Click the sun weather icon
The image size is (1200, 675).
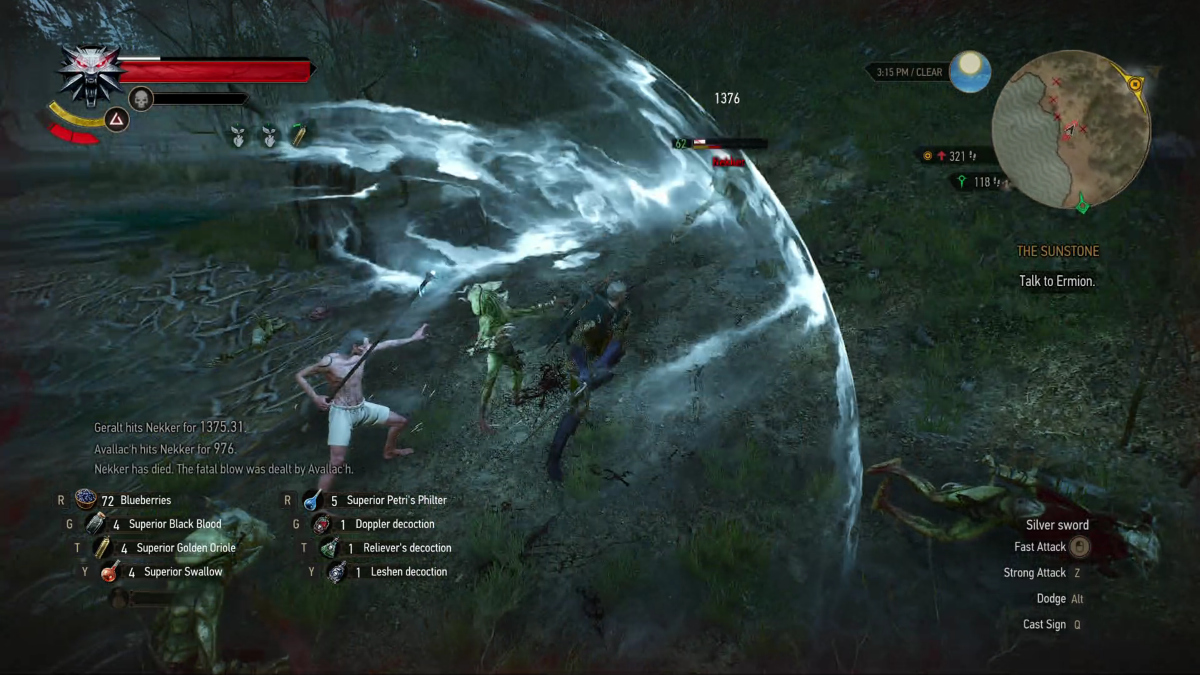(970, 72)
